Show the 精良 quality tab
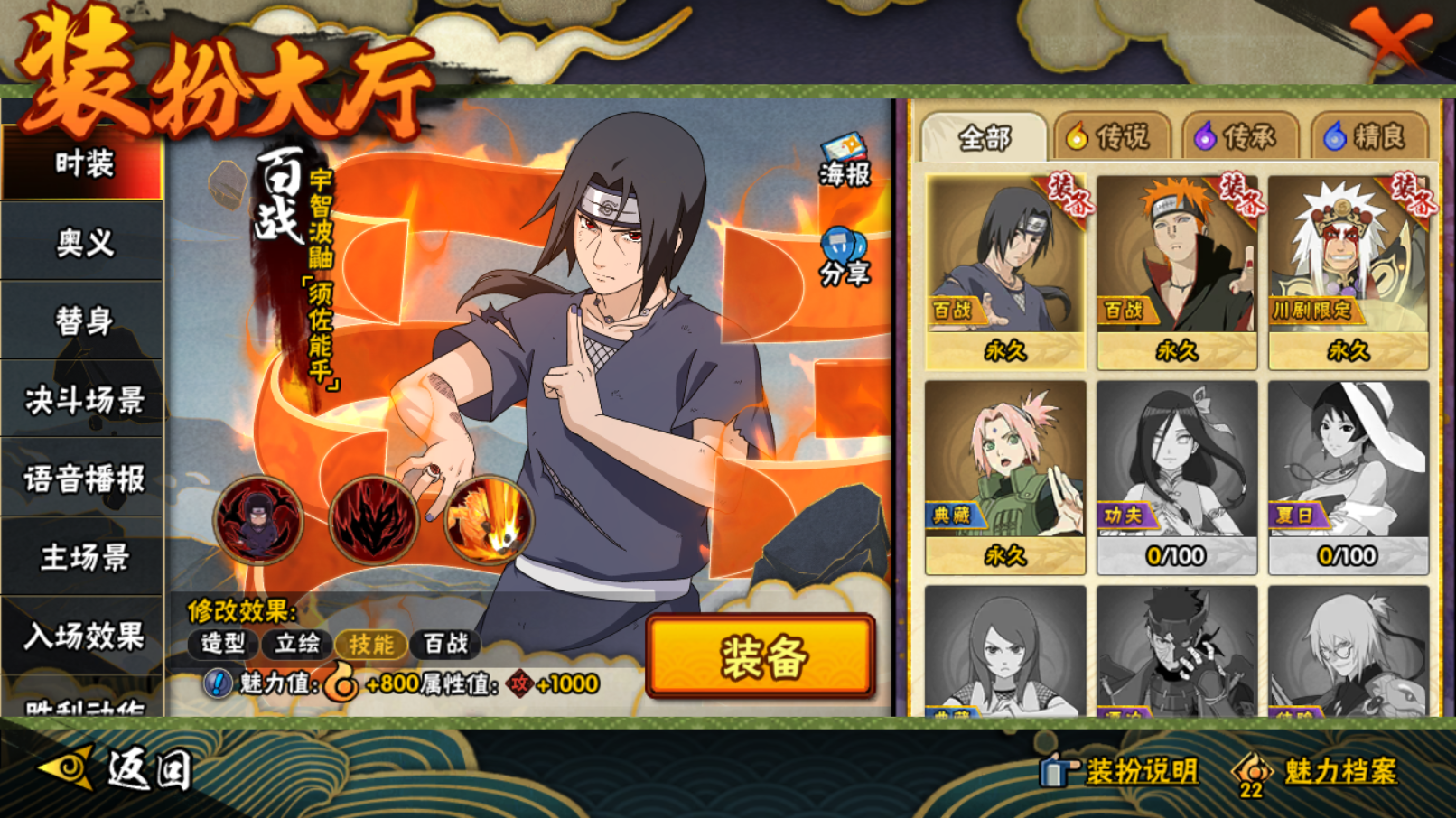 coord(1366,137)
